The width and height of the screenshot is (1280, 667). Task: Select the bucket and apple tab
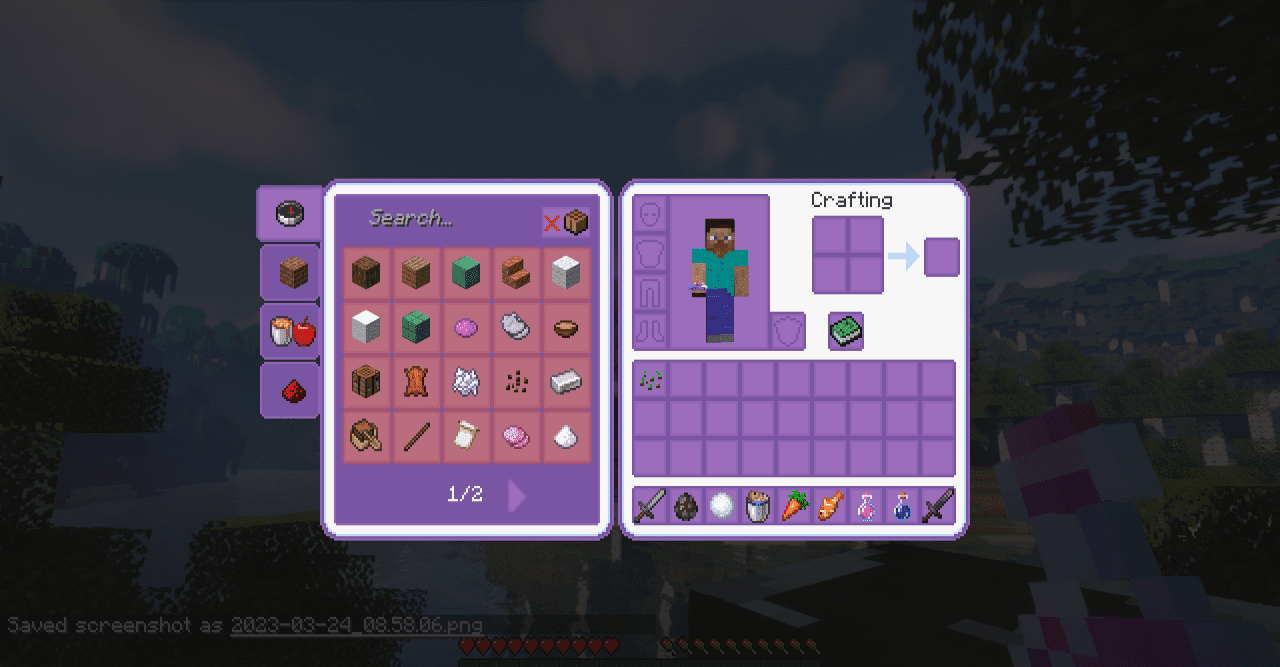pyautogui.click(x=291, y=331)
